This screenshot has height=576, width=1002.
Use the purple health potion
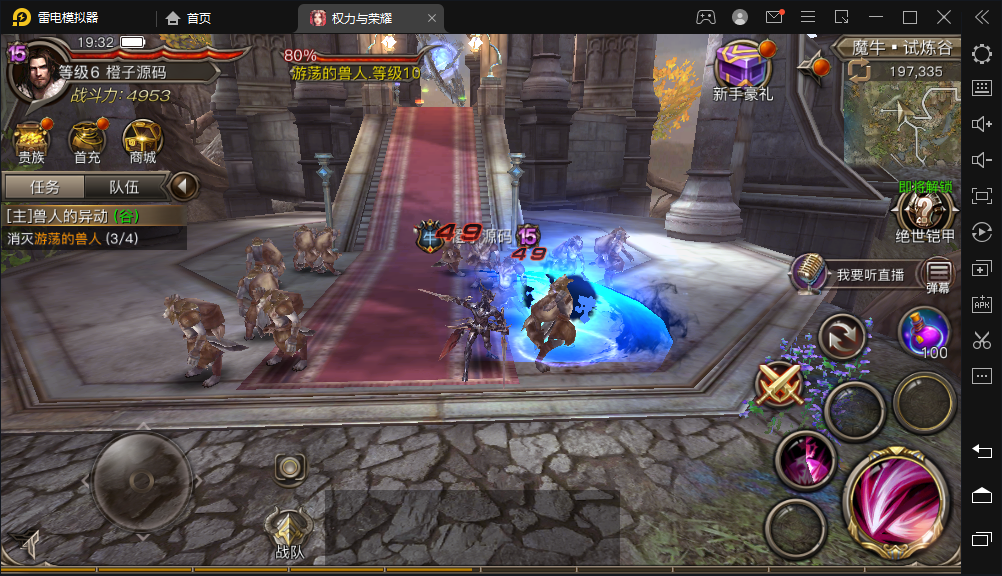(923, 332)
